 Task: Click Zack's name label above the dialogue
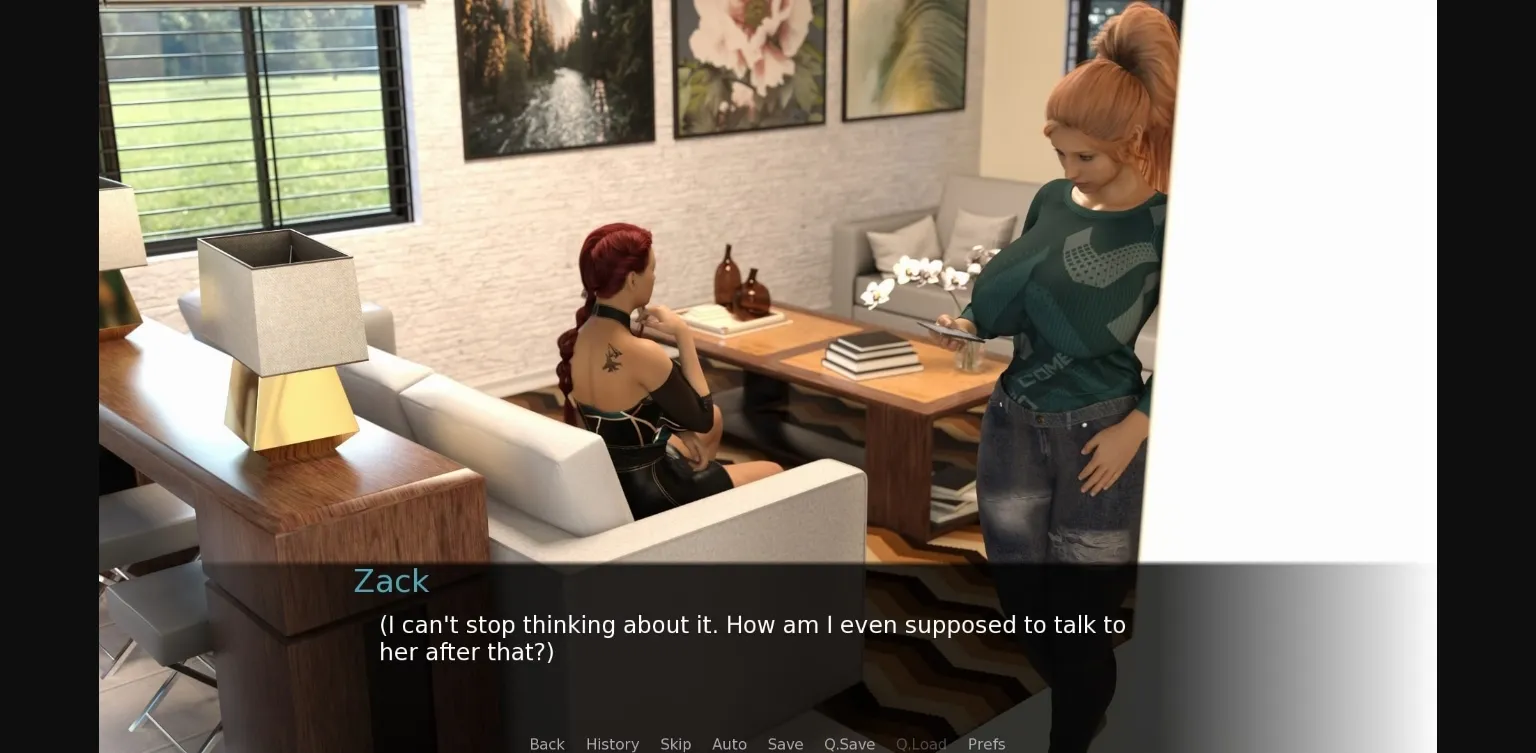coord(391,581)
